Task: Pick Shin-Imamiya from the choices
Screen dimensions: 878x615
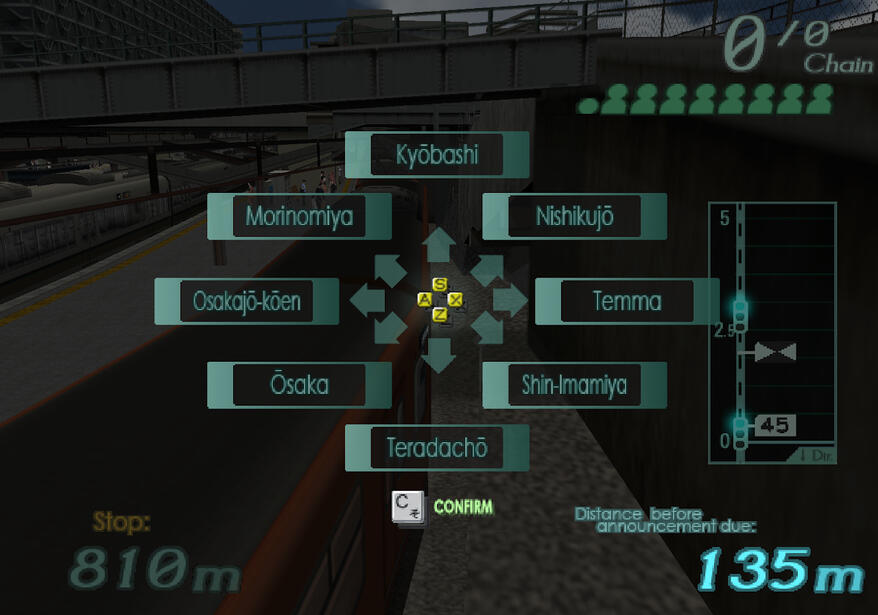Action: coord(574,385)
